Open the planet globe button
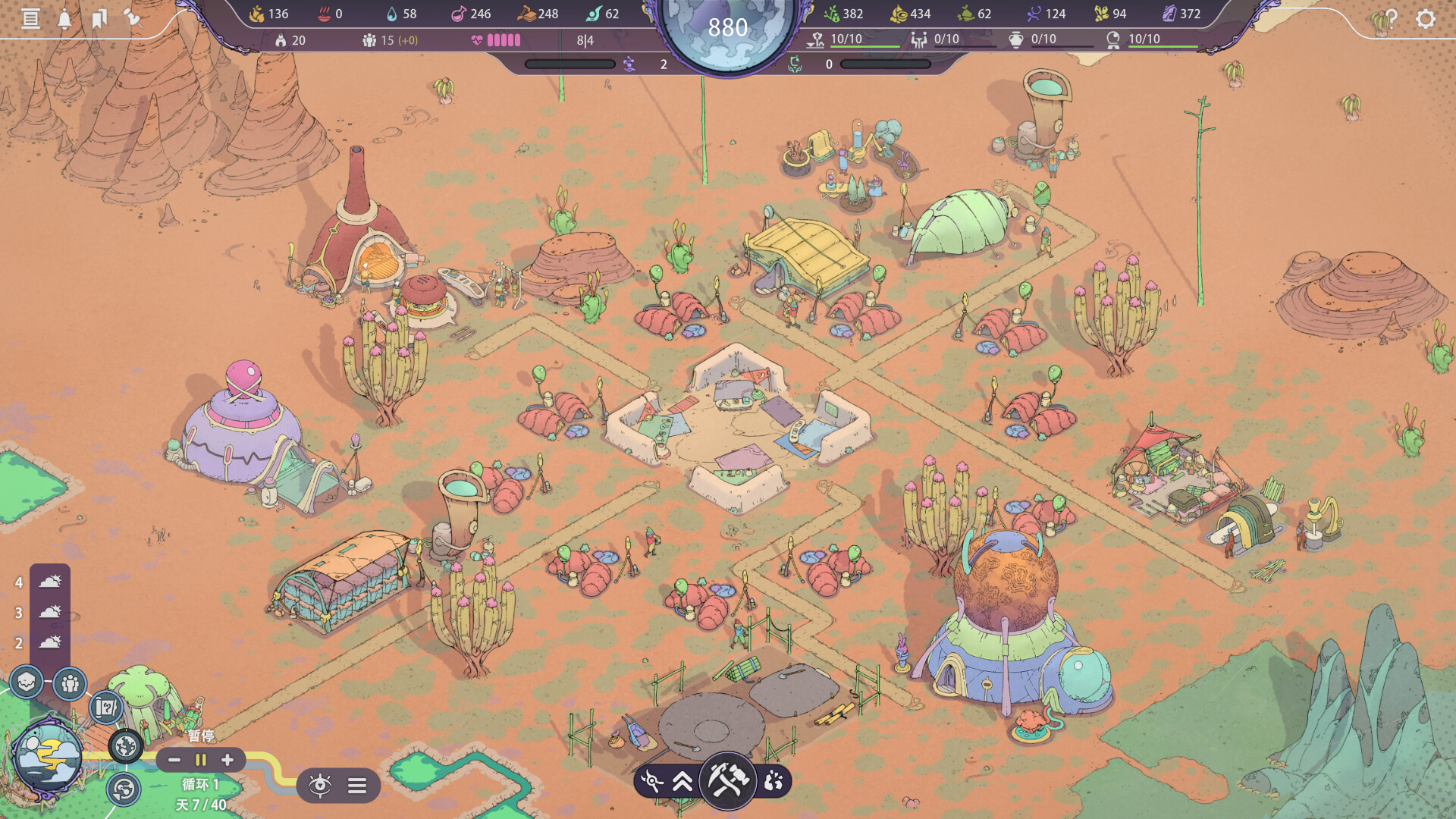The width and height of the screenshot is (1456, 819). [126, 746]
